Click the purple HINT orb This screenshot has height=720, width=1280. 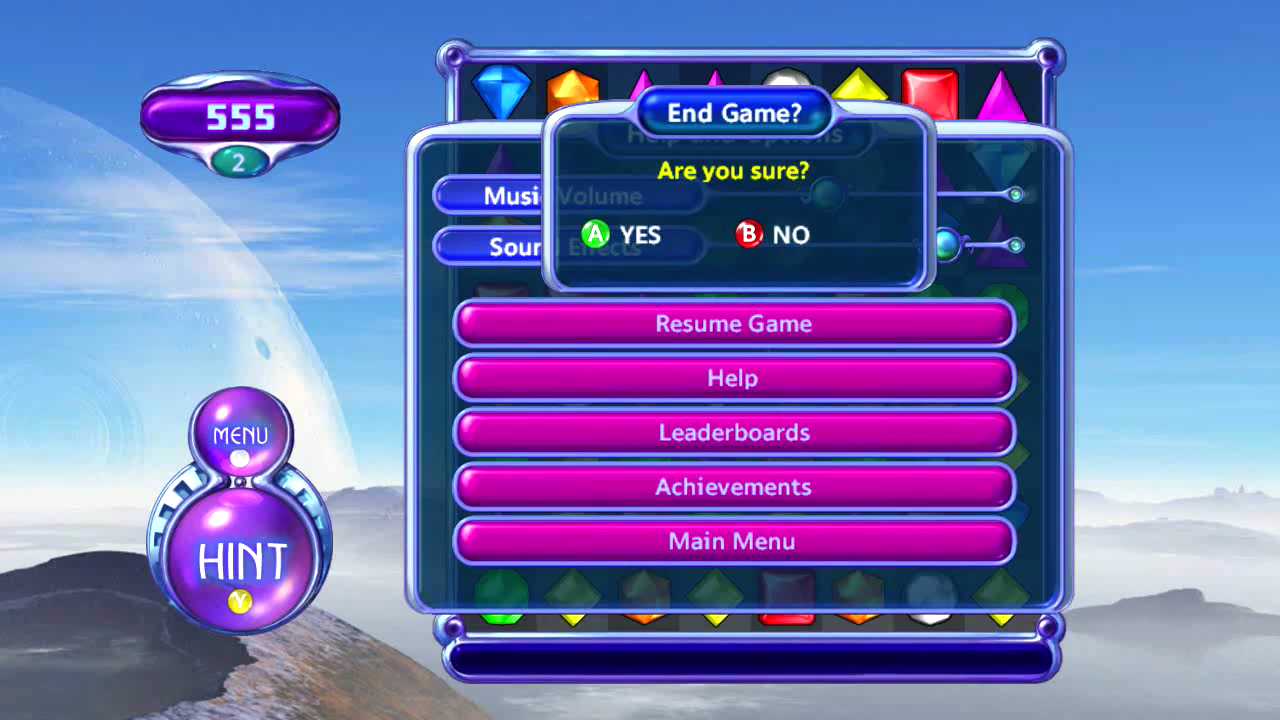click(x=242, y=562)
